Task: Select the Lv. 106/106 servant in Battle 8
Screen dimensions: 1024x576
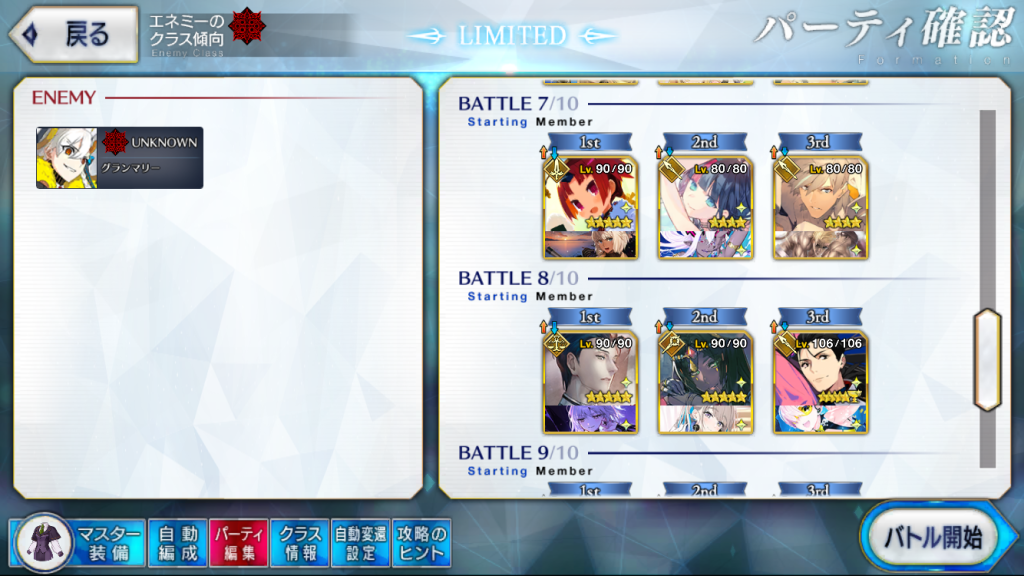Action: (821, 382)
